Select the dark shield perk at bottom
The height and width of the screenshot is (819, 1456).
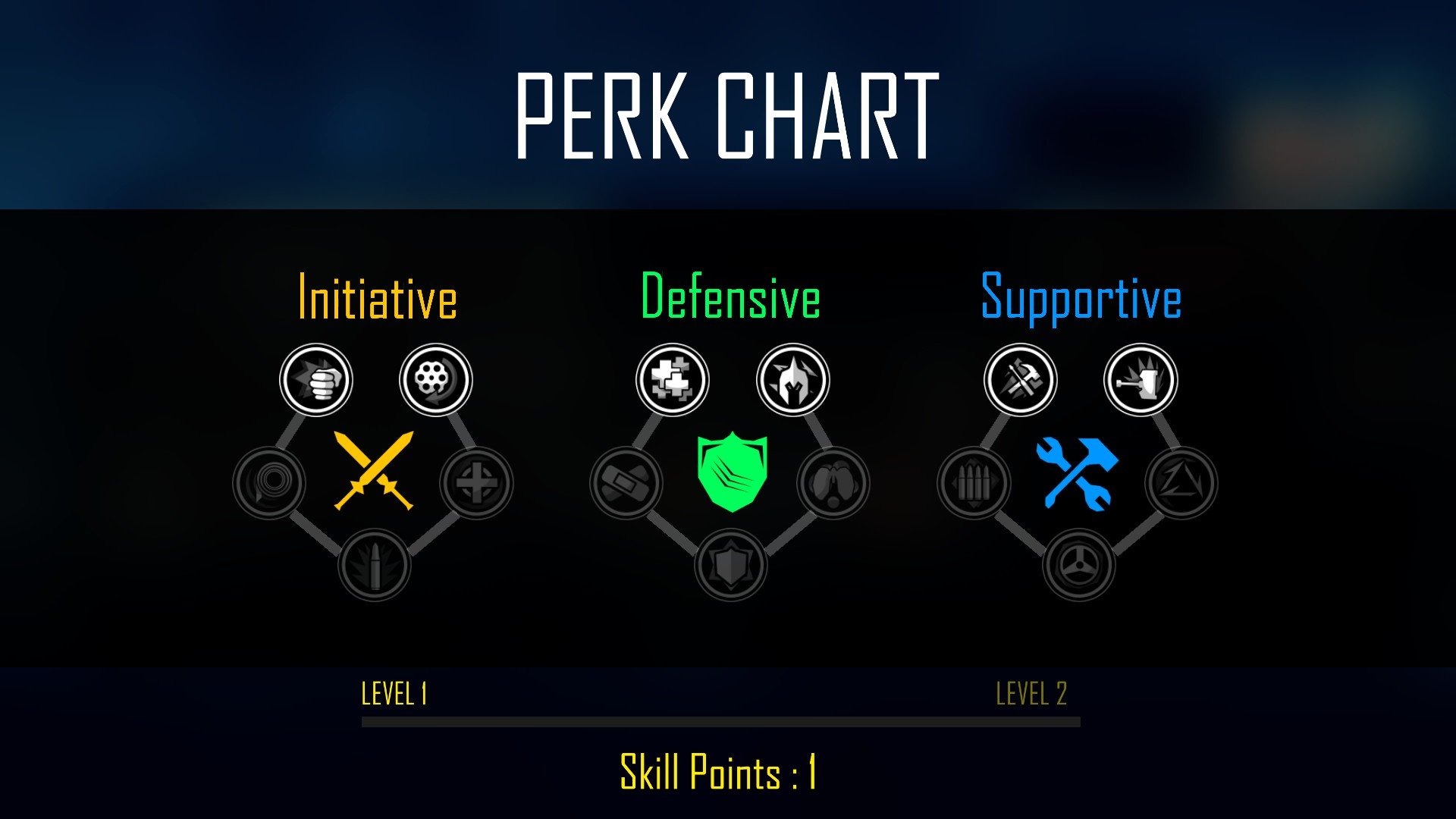point(731,565)
